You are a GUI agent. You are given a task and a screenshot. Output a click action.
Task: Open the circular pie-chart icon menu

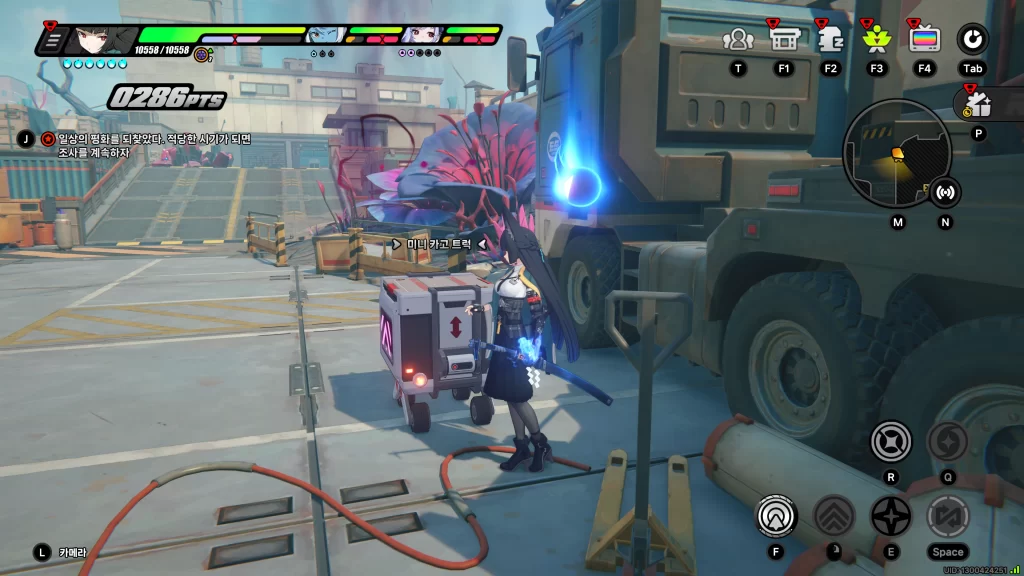[972, 40]
